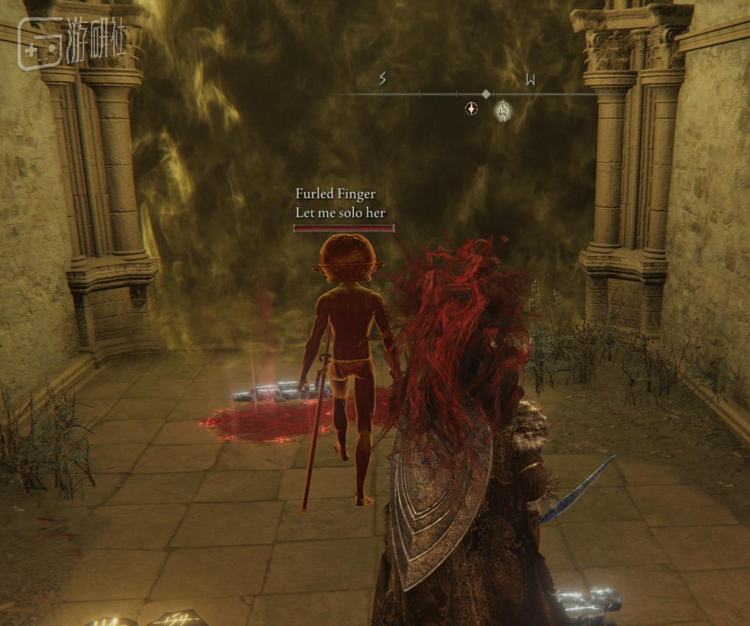Select the glowing white figure compass marker
The image size is (750, 626).
[x=504, y=110]
